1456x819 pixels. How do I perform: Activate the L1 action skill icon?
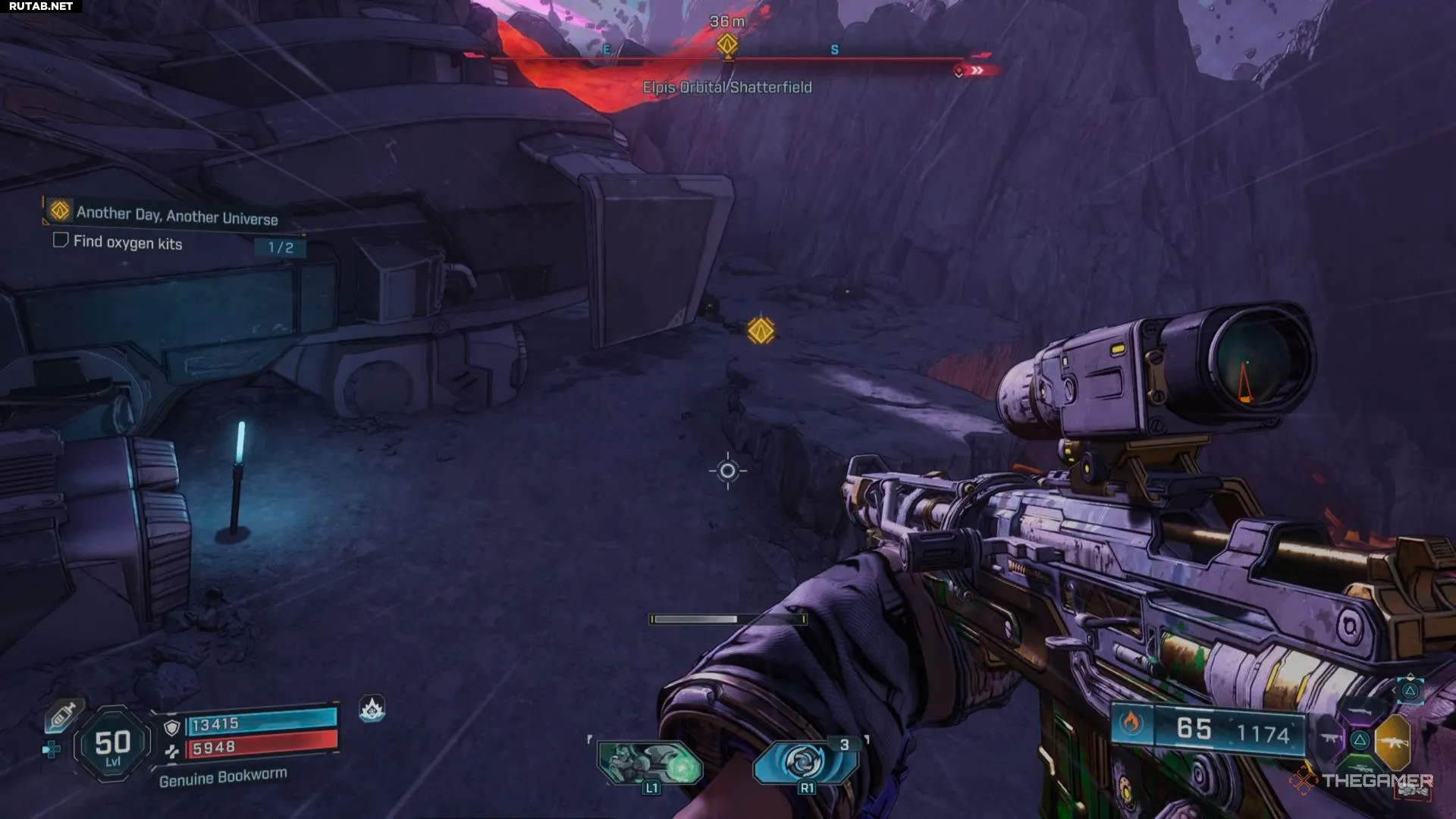[x=650, y=763]
